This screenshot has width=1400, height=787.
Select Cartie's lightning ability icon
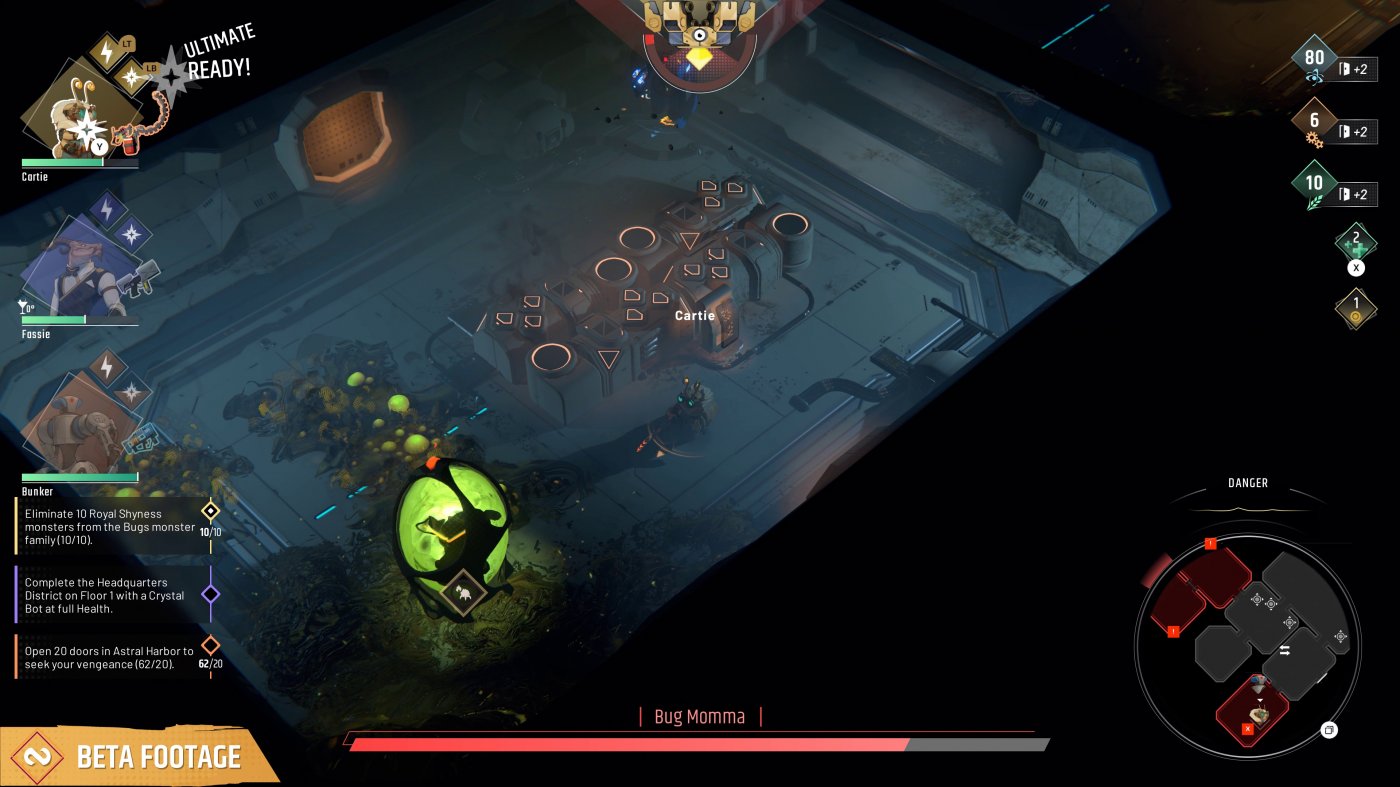point(107,52)
